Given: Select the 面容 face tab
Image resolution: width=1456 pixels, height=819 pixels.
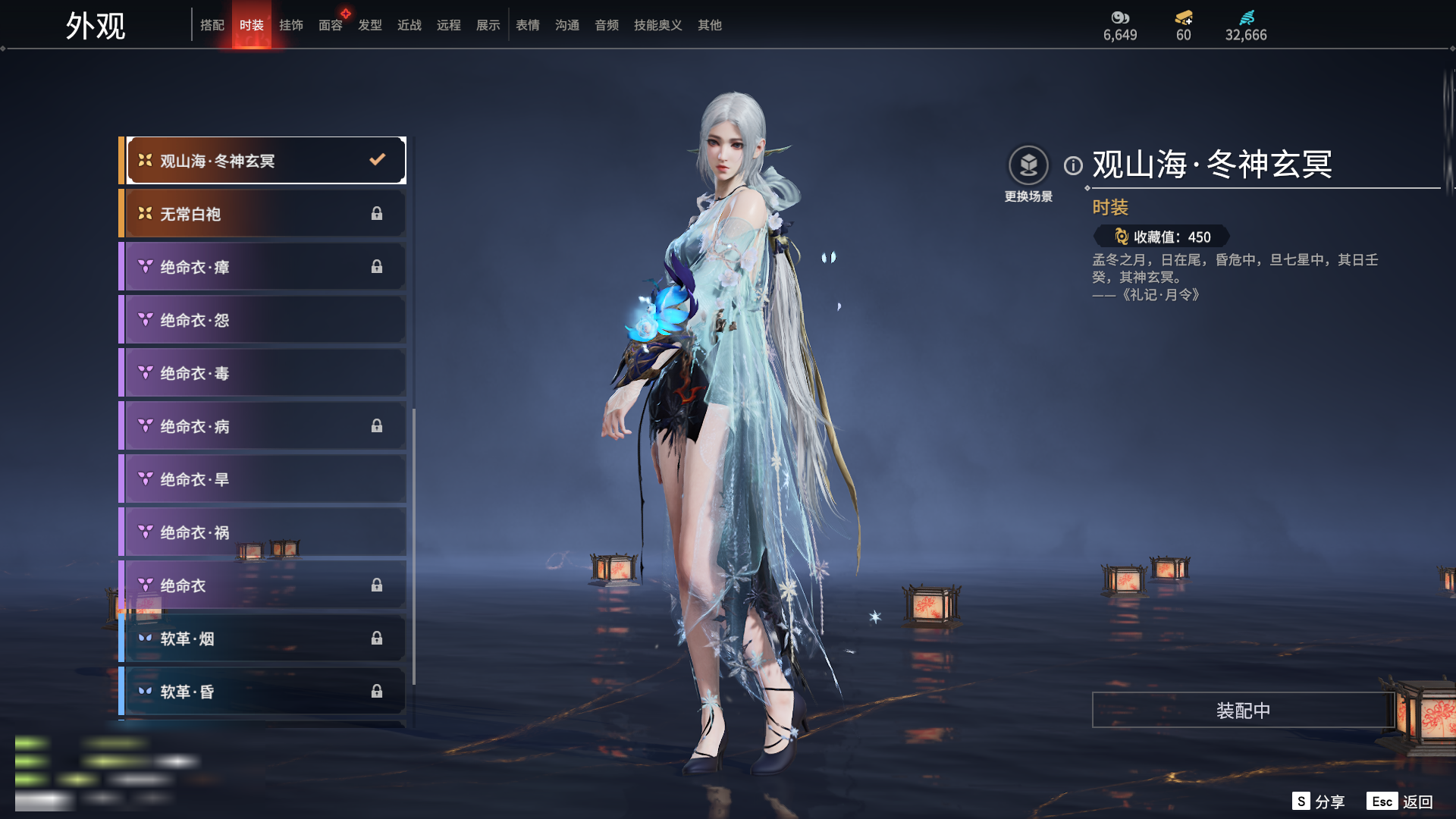Looking at the screenshot, I should tap(330, 25).
